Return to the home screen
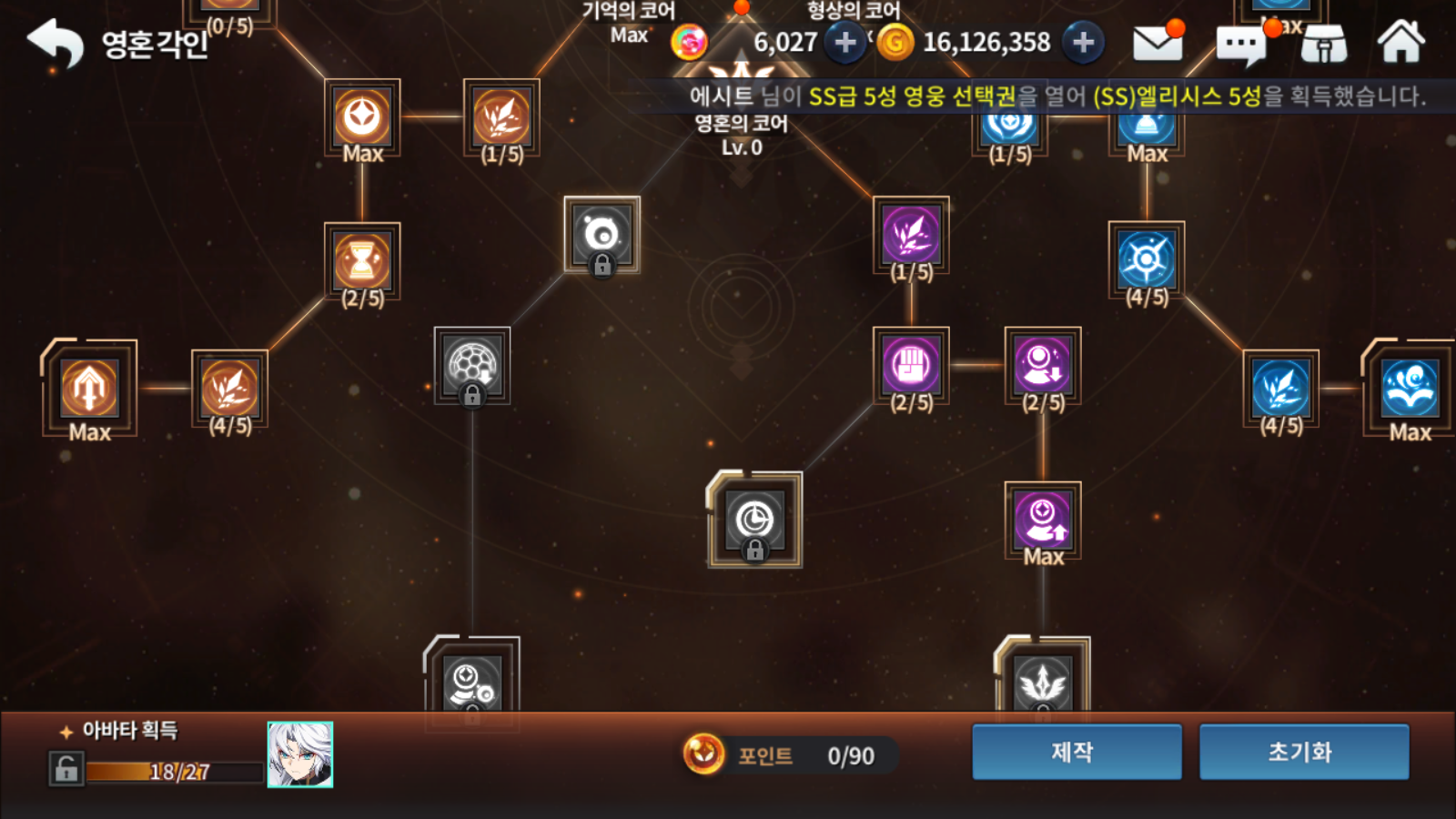The image size is (1456, 819). tap(1400, 43)
